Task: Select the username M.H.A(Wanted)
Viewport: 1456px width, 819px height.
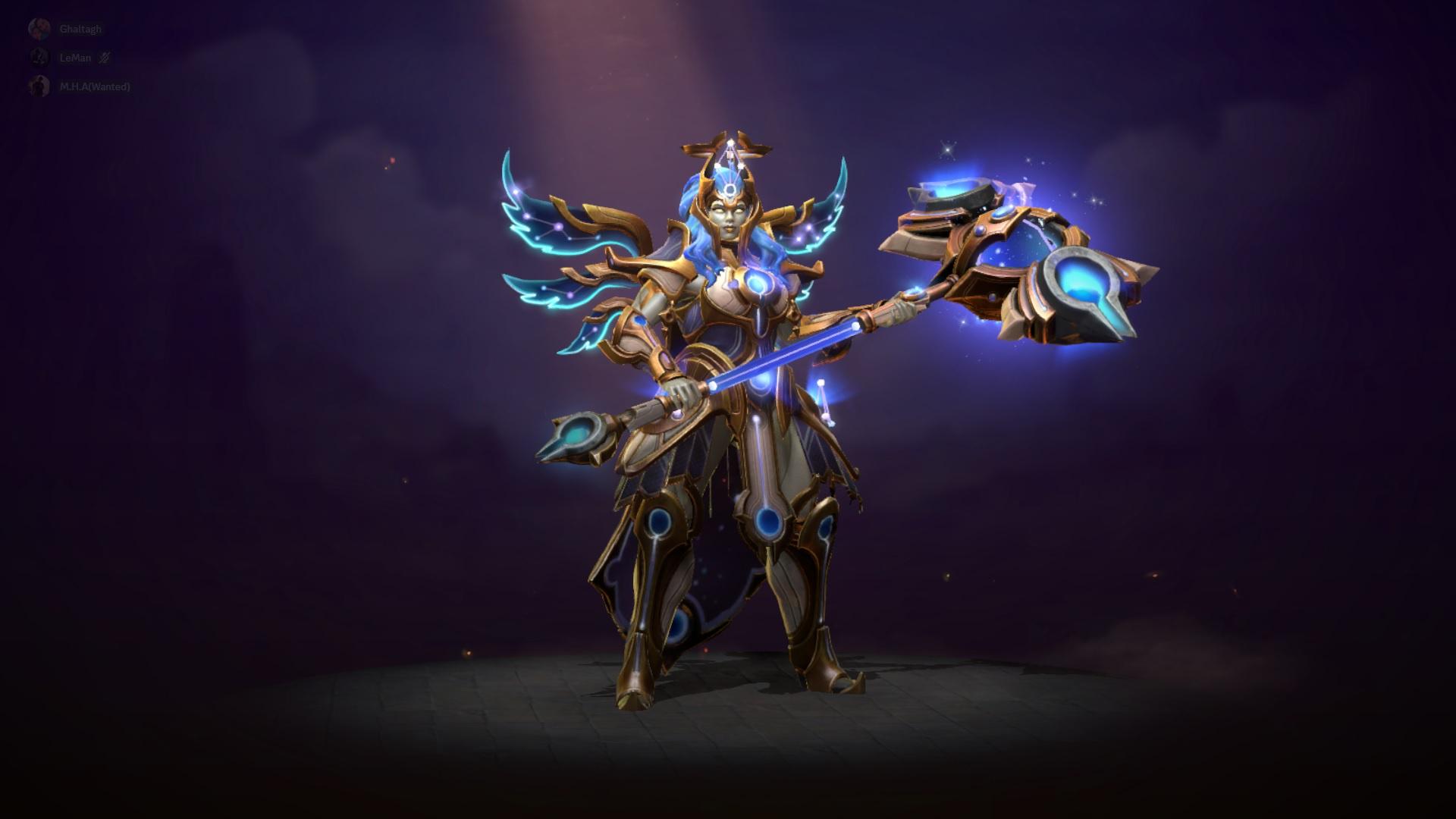Action: click(95, 87)
